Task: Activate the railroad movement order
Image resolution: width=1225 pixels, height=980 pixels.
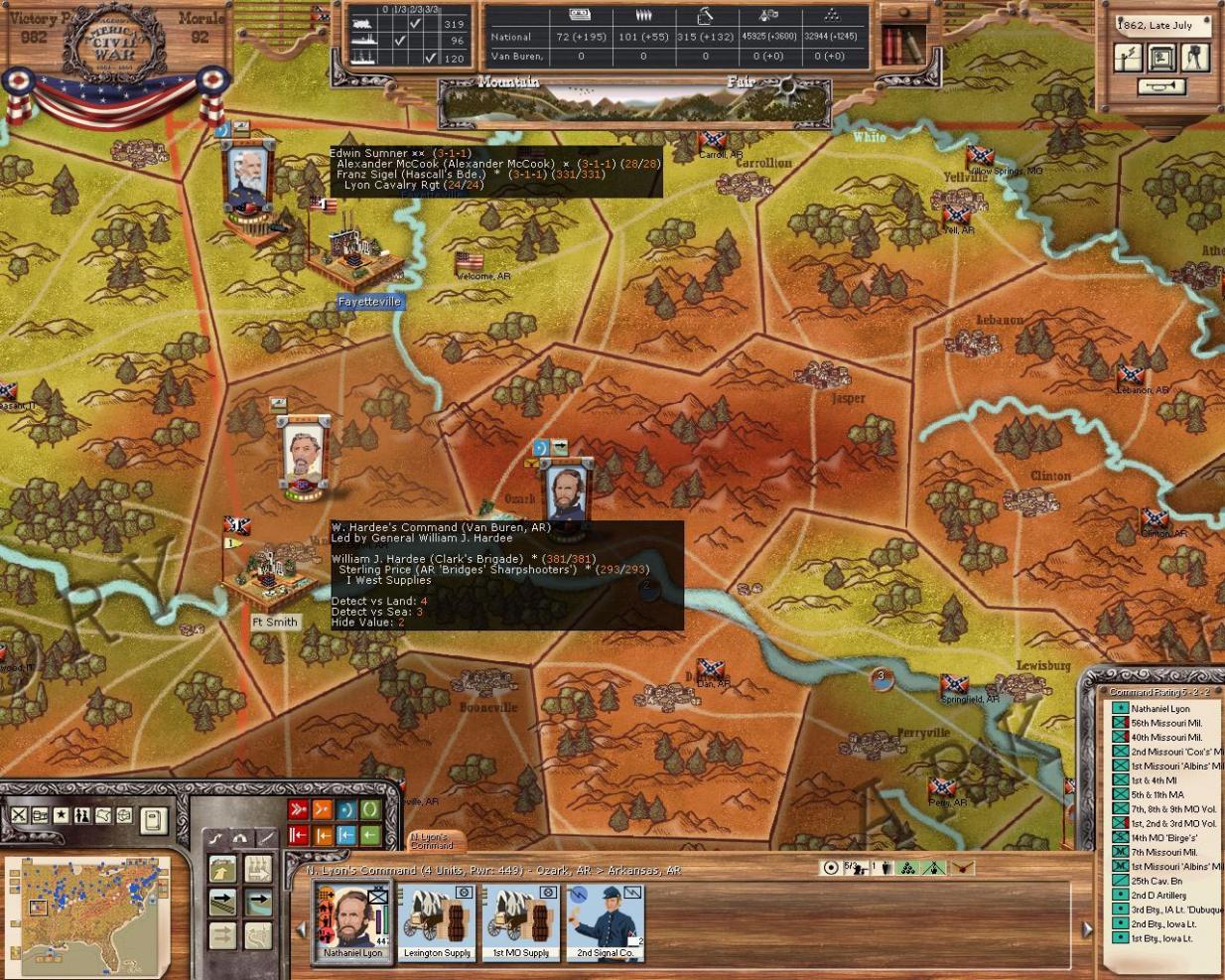Action: (222, 902)
